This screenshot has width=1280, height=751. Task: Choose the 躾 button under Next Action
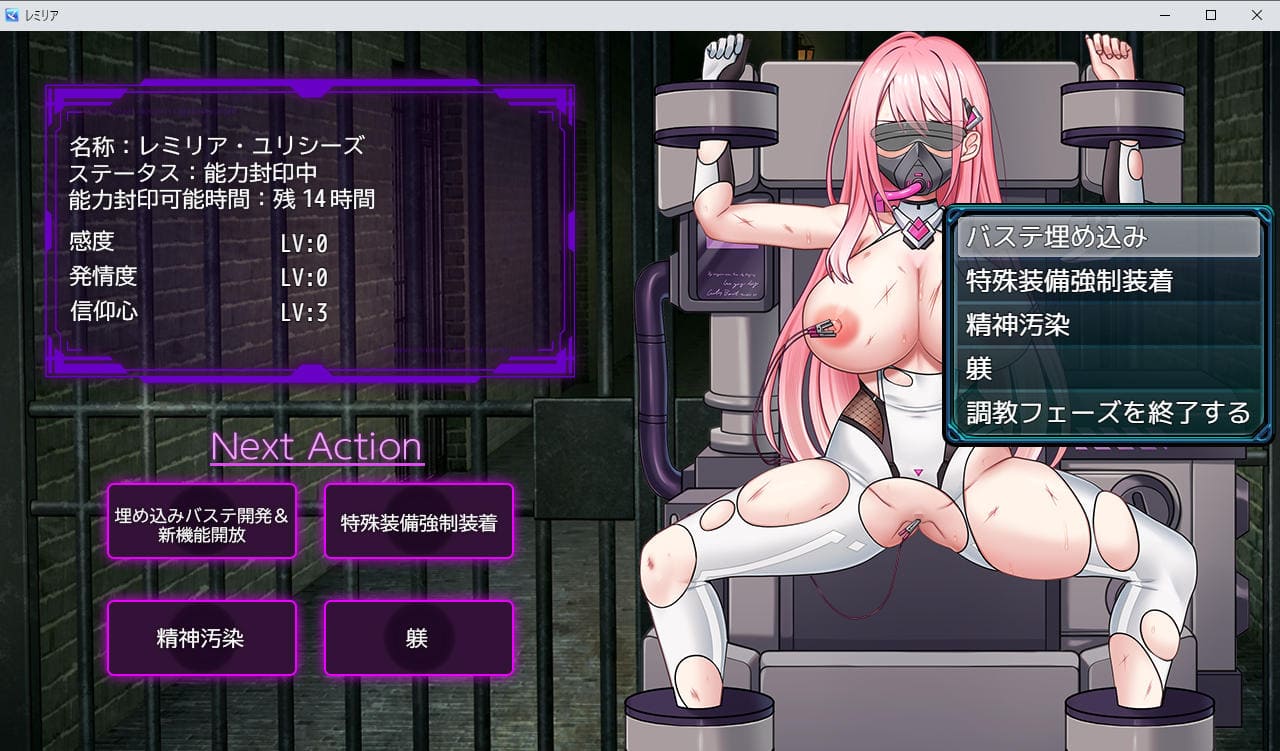(418, 638)
